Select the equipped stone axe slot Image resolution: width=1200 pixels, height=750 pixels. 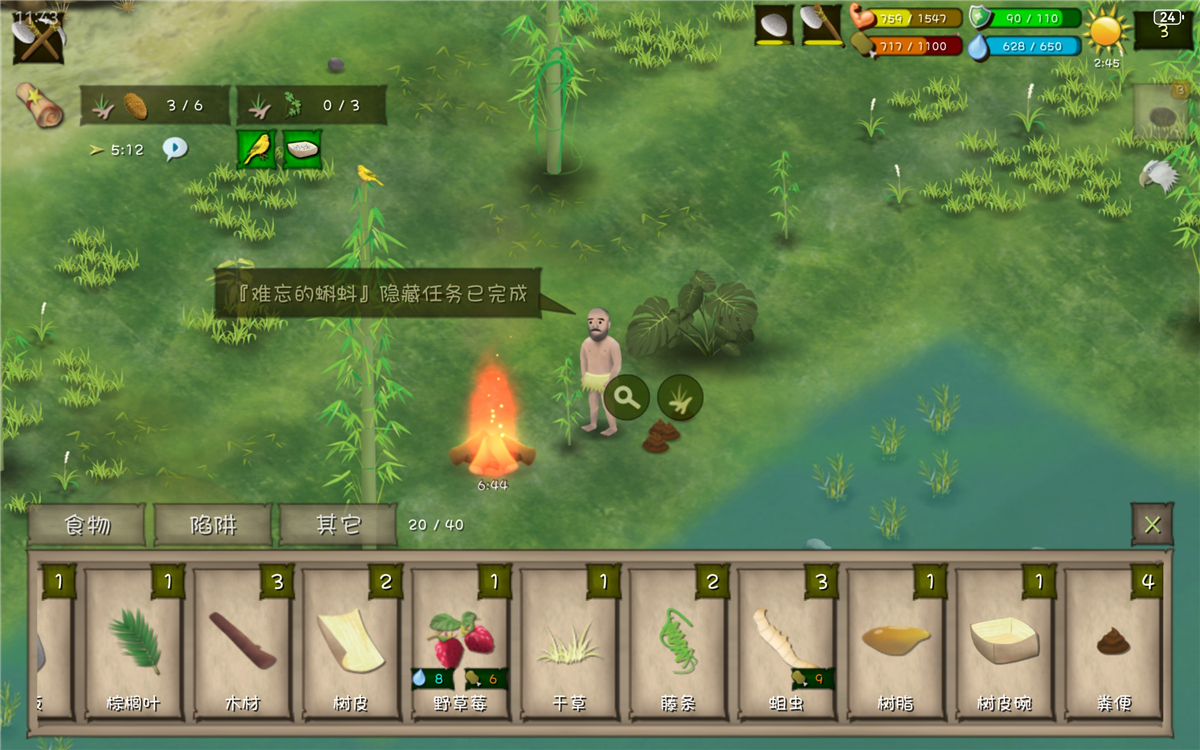click(x=822, y=26)
